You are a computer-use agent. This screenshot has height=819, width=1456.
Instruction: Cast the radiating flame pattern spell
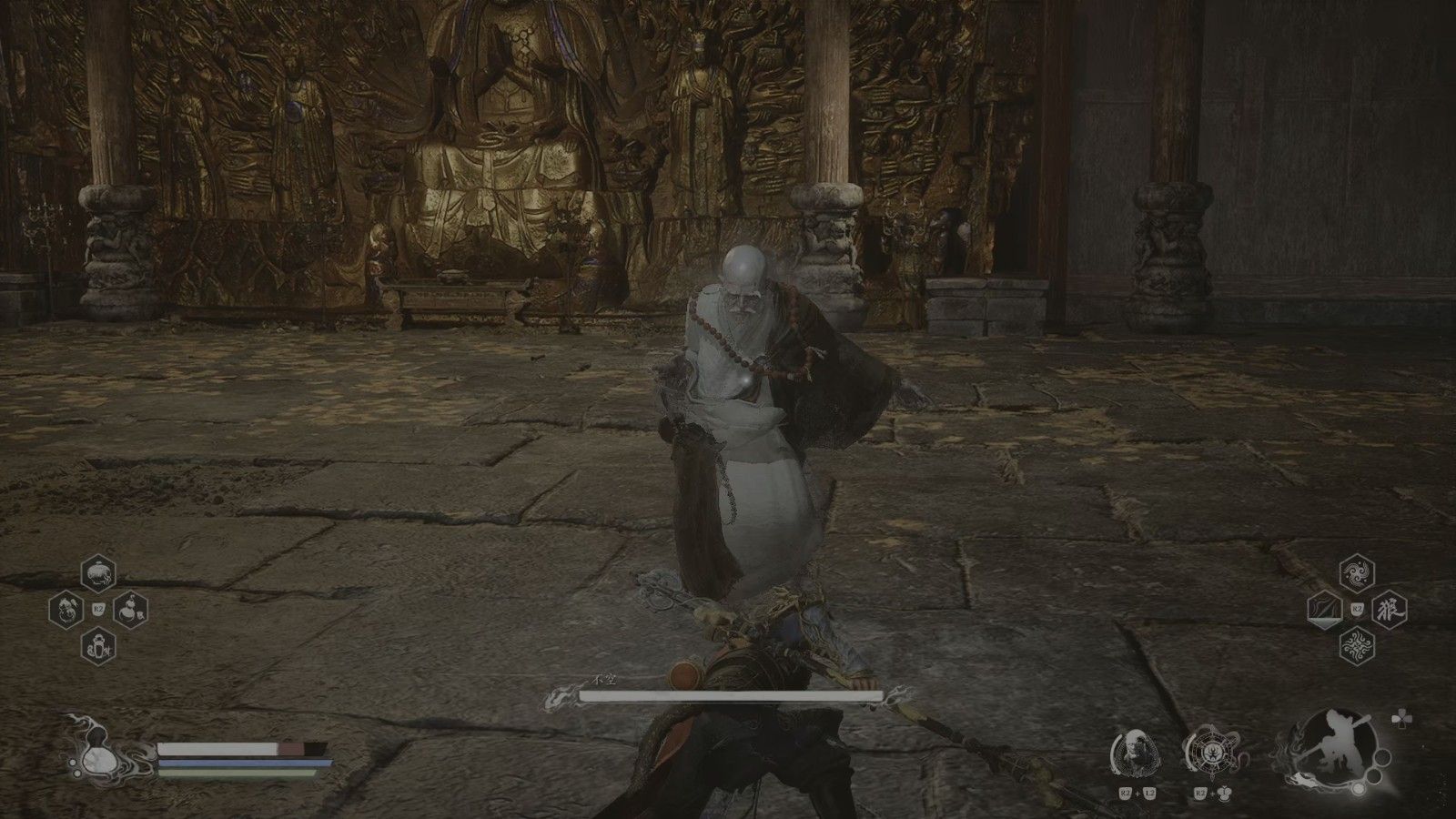(1357, 645)
